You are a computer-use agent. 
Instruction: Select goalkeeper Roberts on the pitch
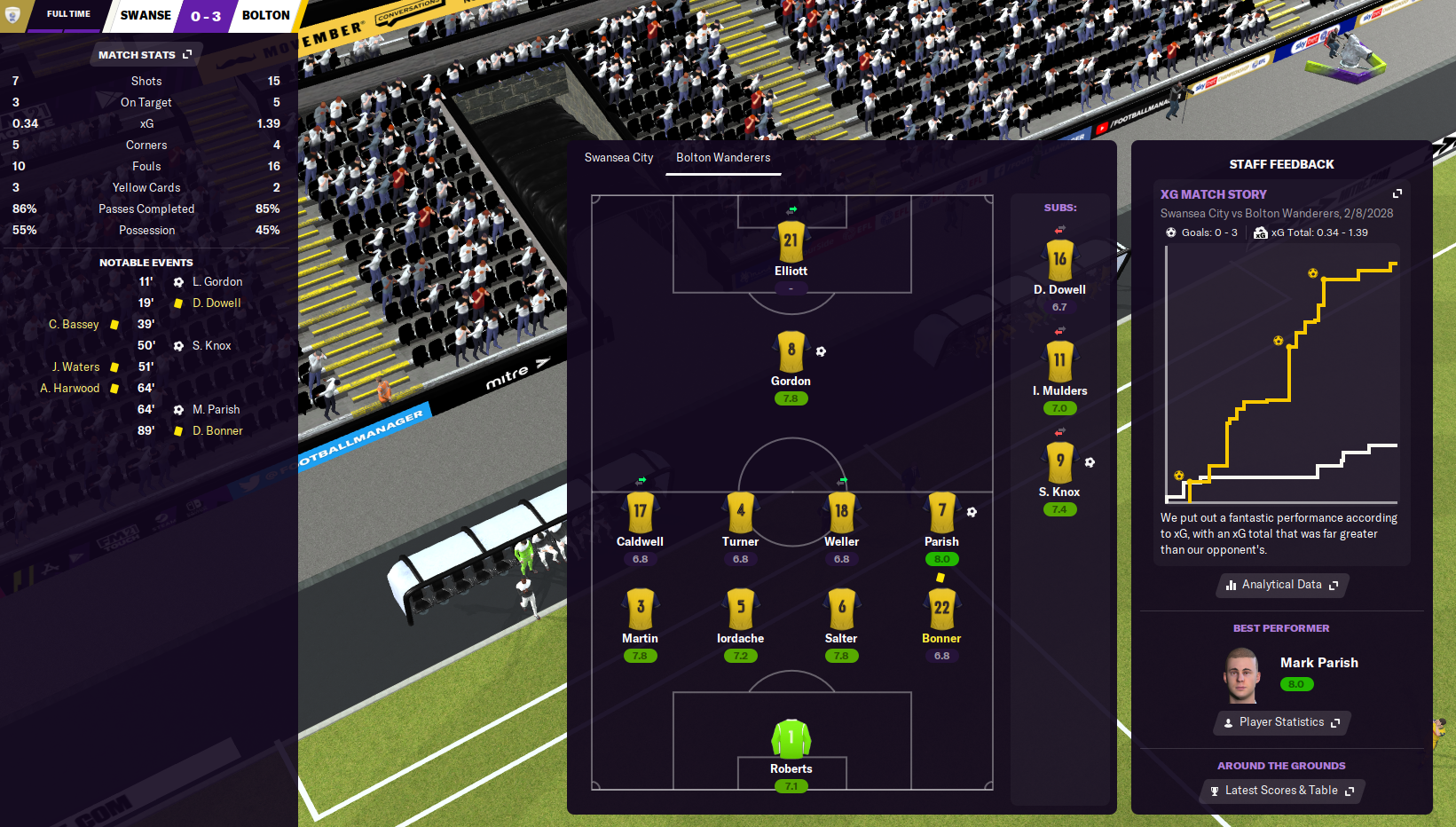791,739
